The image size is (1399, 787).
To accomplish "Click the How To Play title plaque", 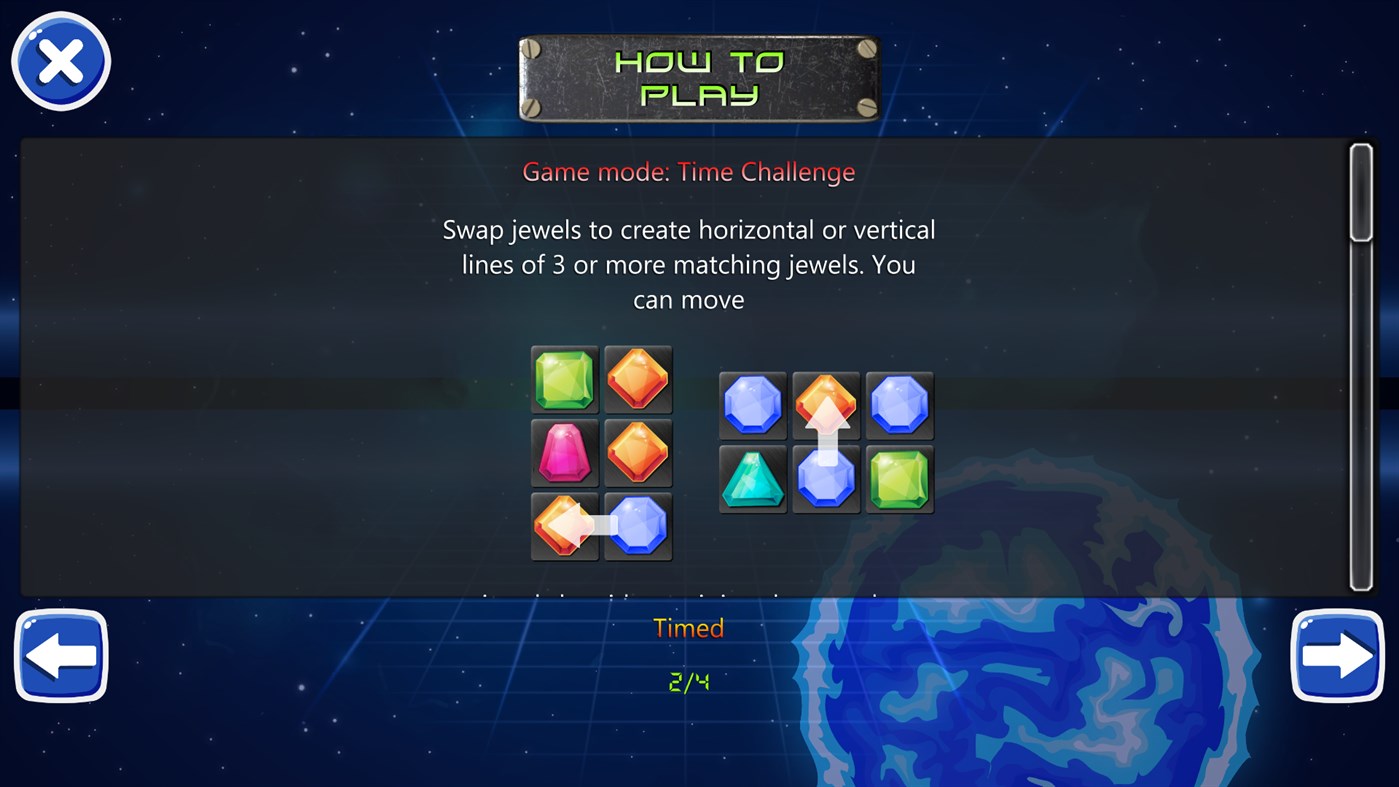I will tap(698, 77).
